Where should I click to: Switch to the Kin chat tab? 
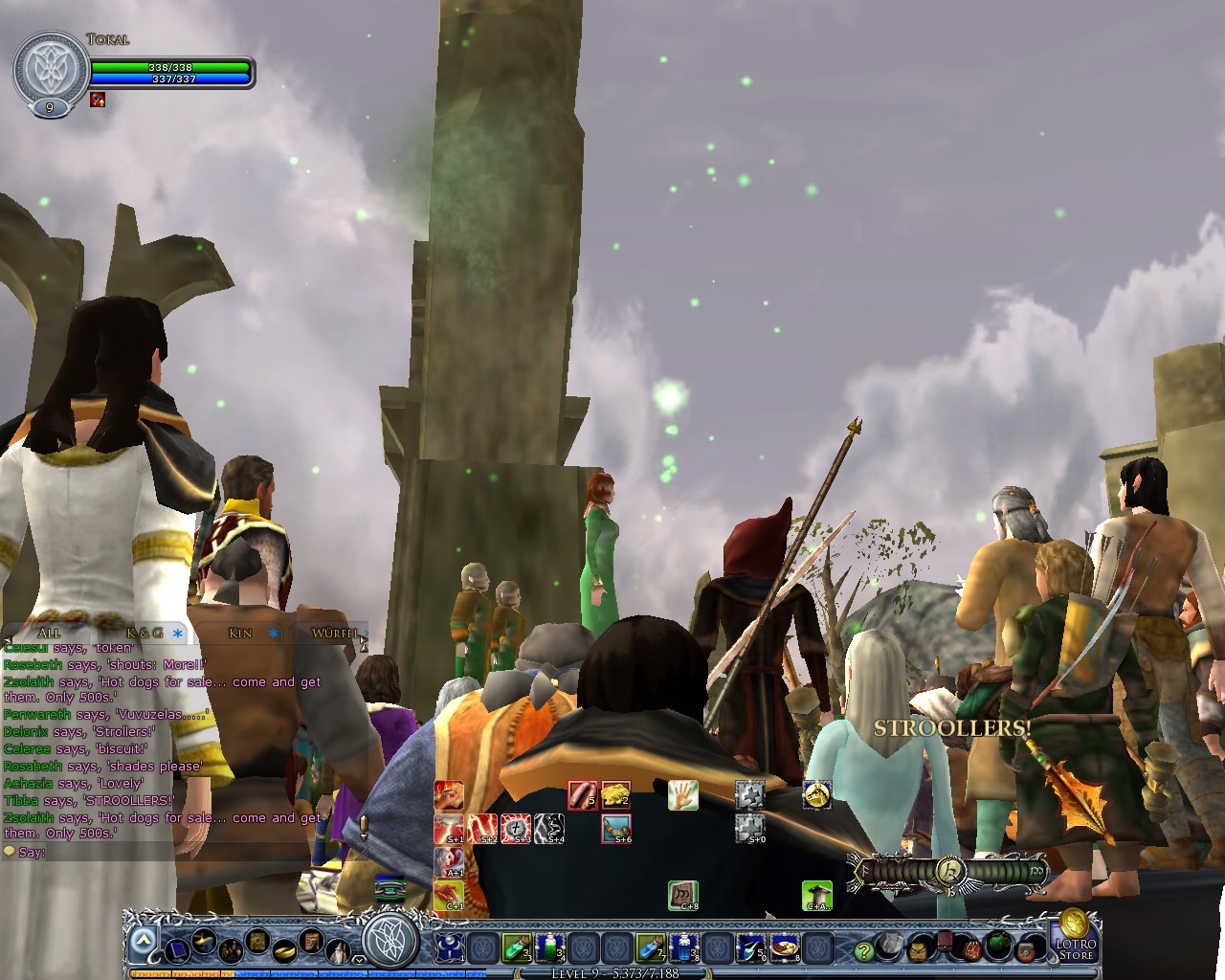240,633
